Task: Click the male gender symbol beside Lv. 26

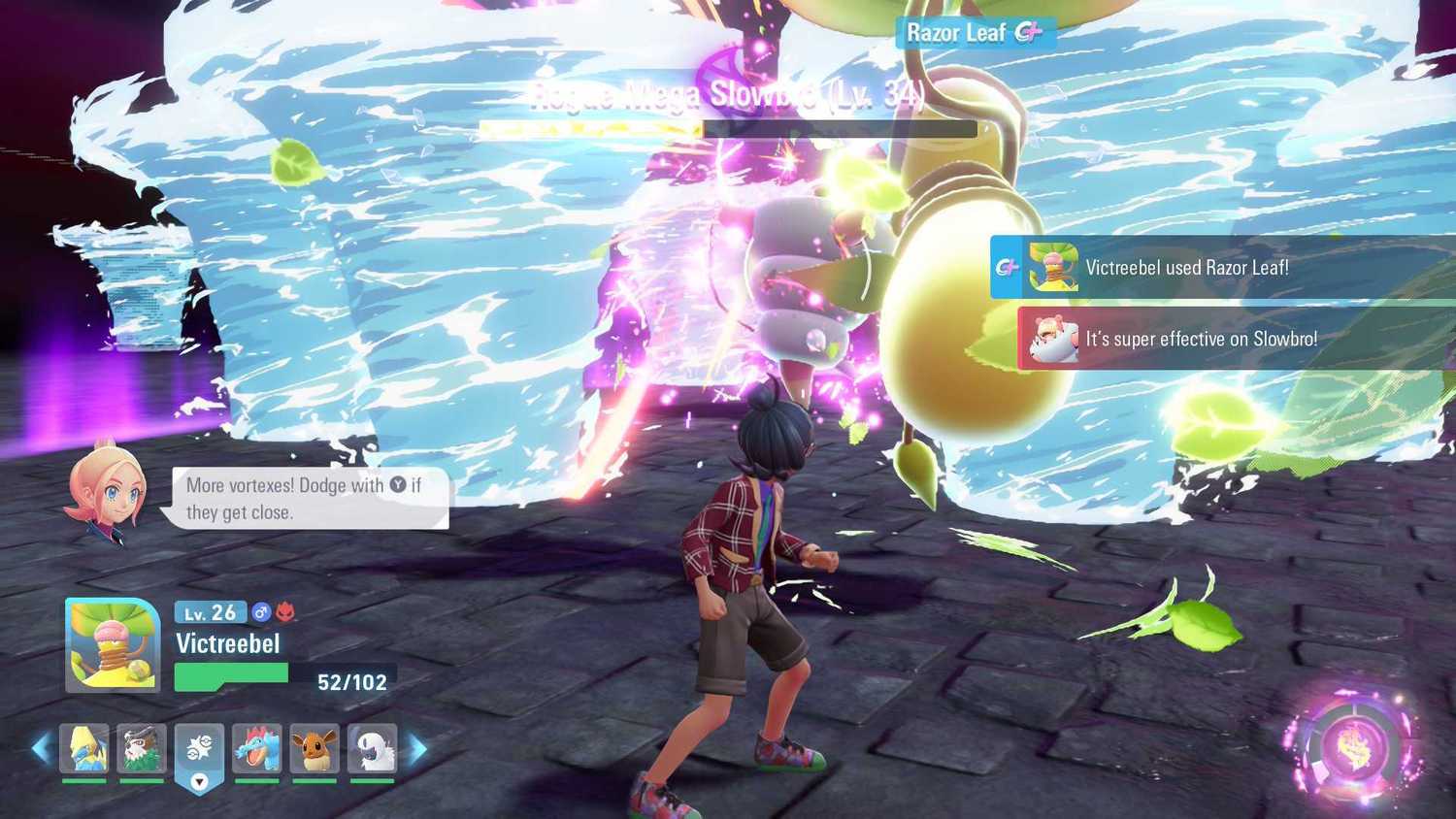Action: click(x=258, y=612)
